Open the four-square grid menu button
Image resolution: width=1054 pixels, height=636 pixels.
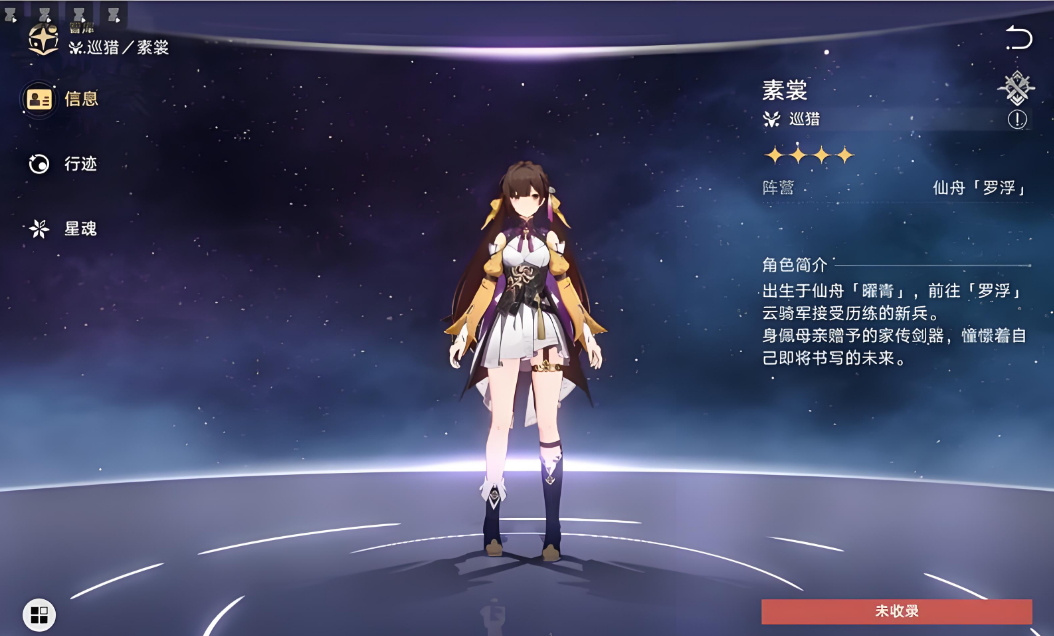[x=39, y=614]
